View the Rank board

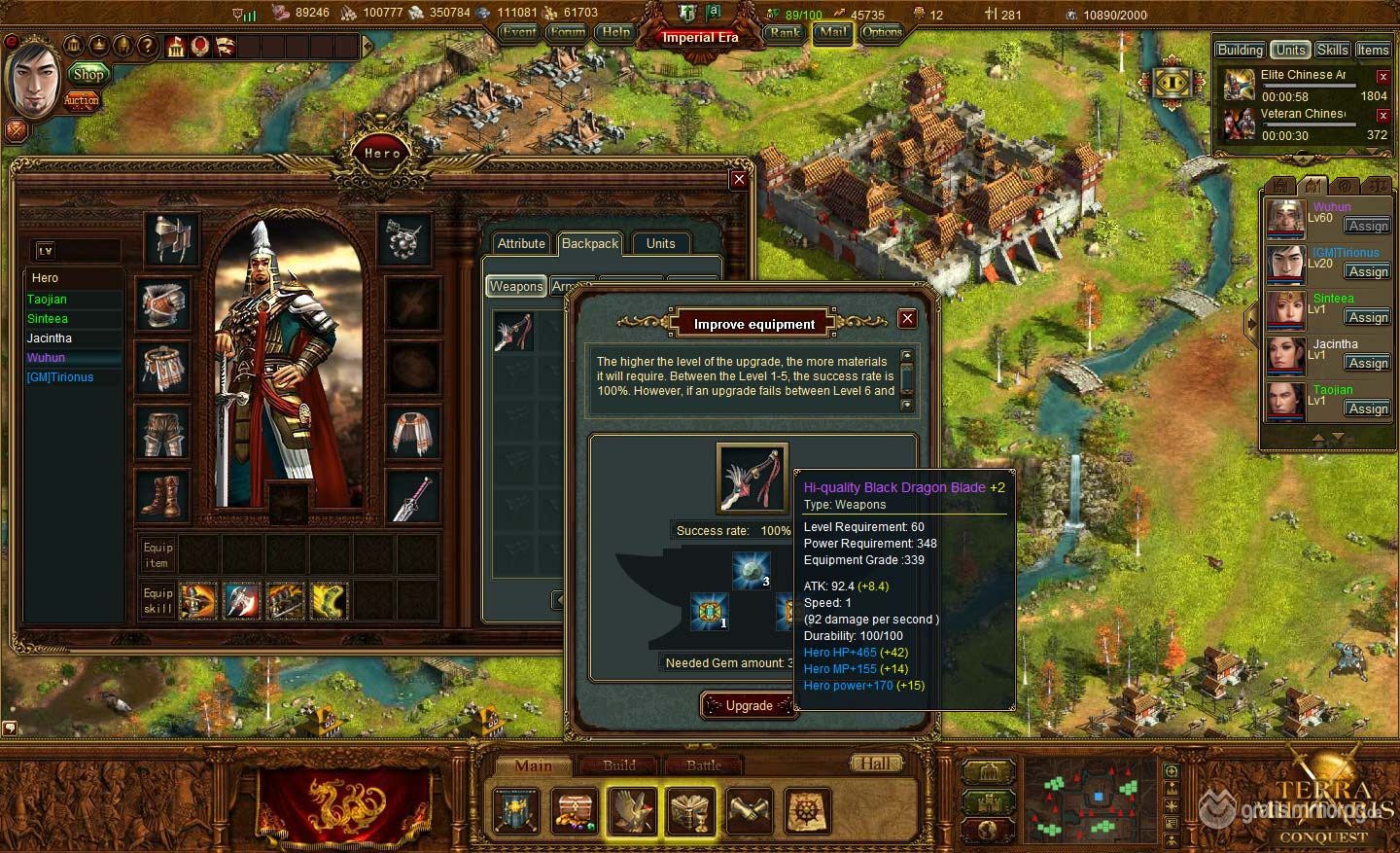click(785, 32)
